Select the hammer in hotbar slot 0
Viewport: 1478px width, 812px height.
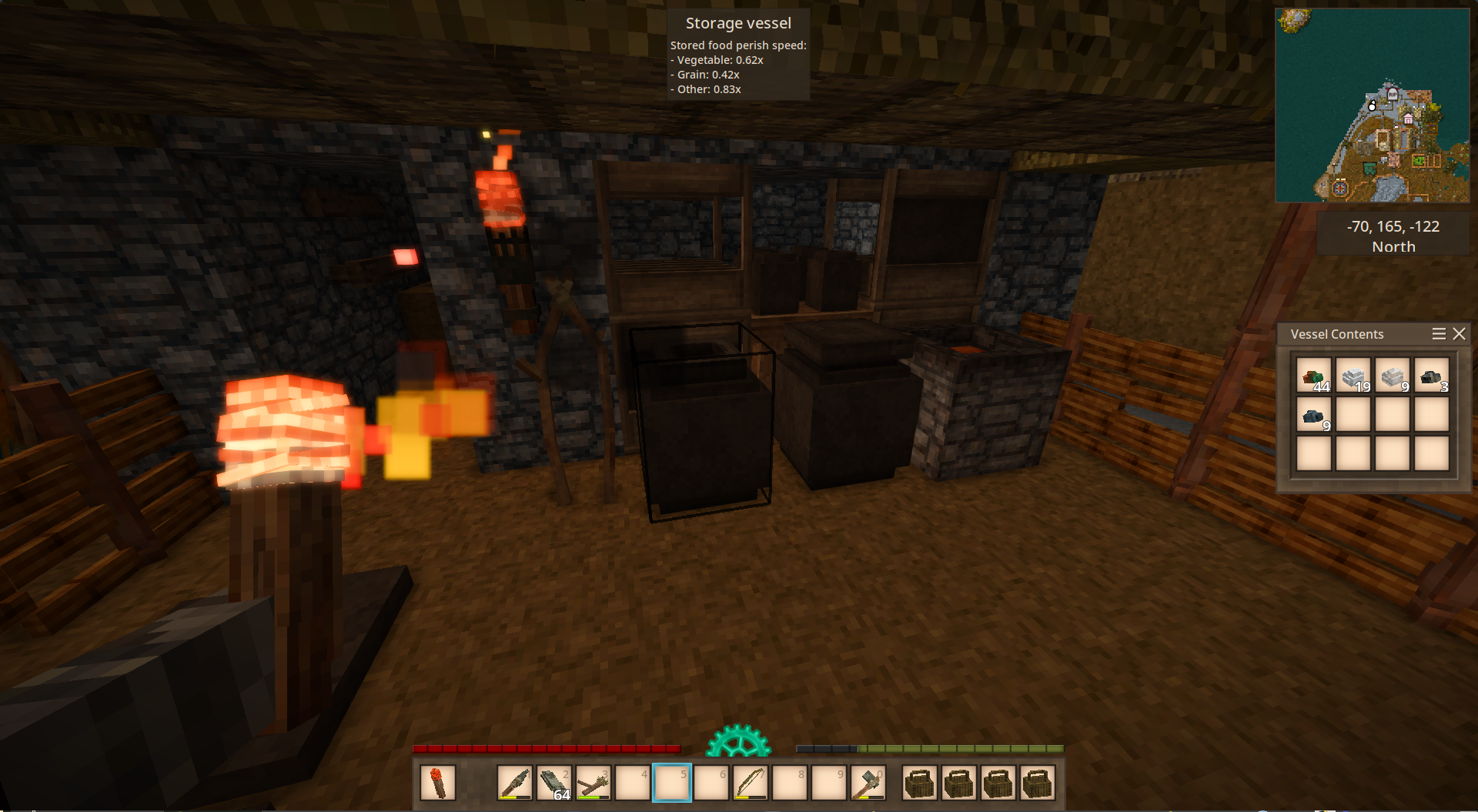point(868,784)
